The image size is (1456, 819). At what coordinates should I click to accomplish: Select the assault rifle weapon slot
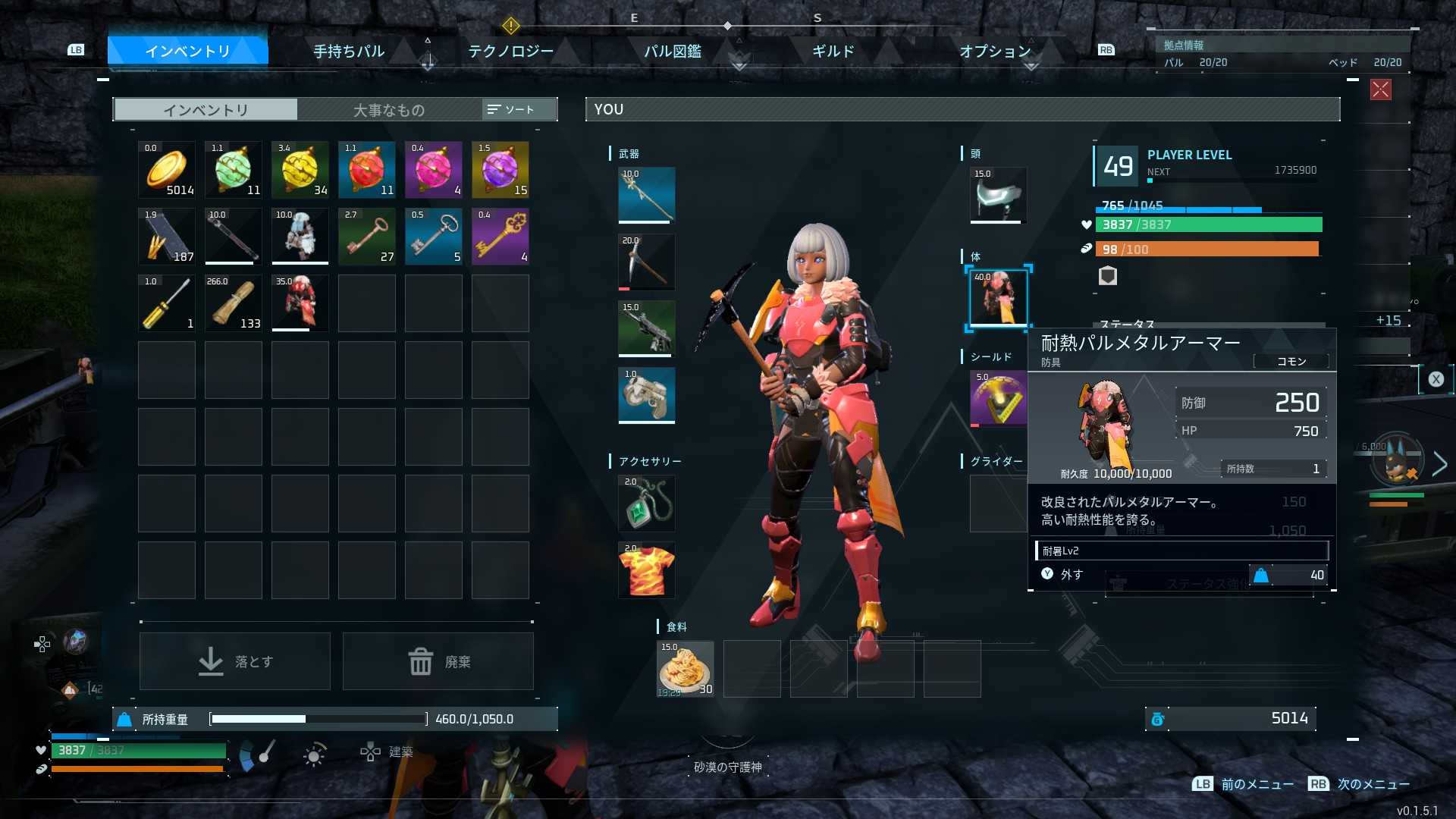[646, 328]
